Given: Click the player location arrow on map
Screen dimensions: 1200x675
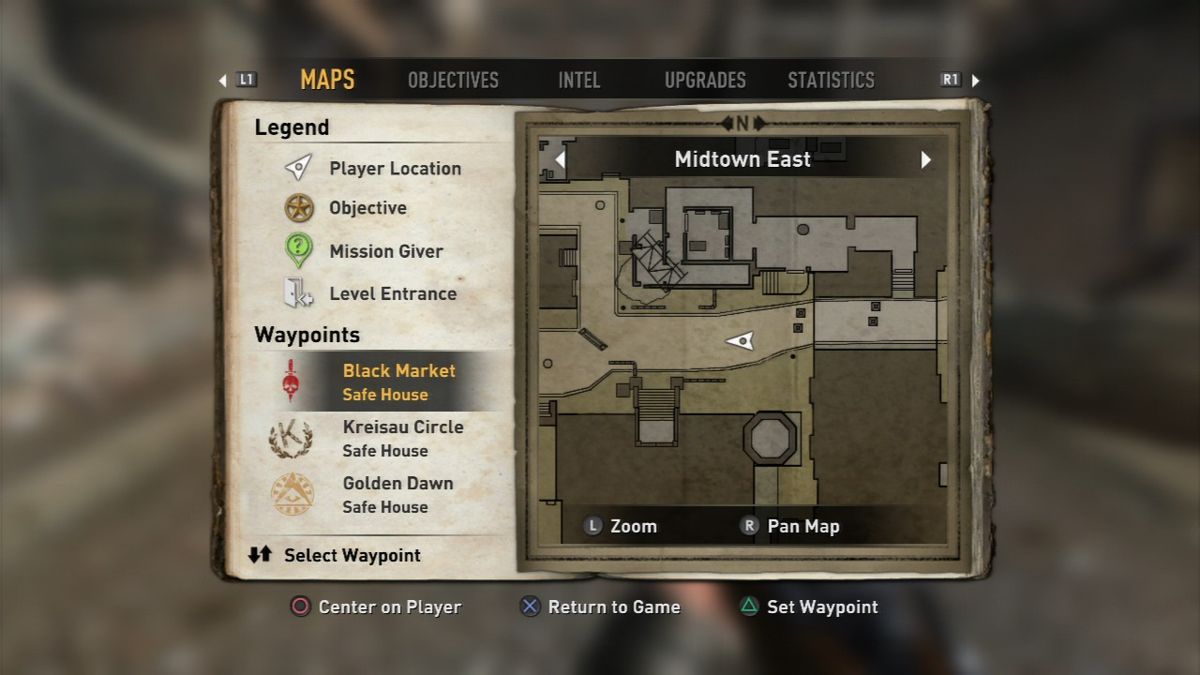Looking at the screenshot, I should point(741,341).
